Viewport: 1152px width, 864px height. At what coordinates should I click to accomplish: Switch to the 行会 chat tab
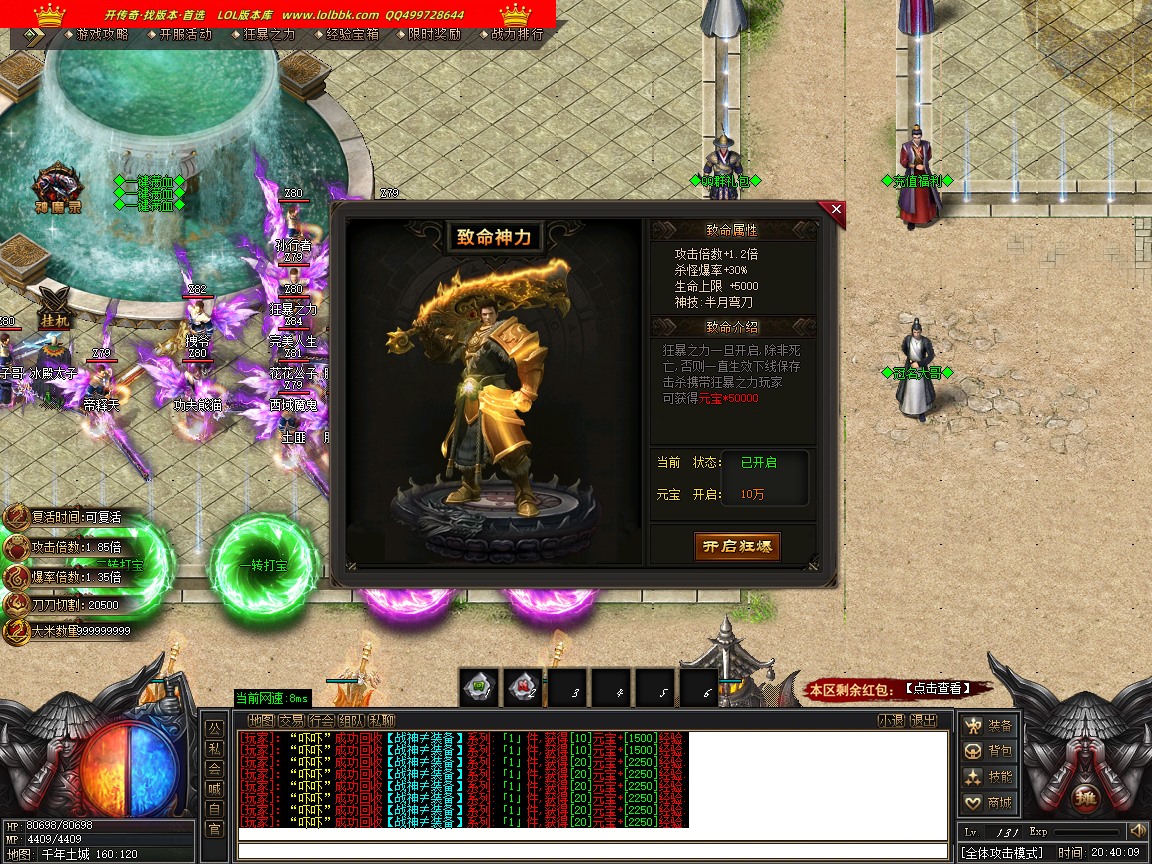[x=321, y=720]
